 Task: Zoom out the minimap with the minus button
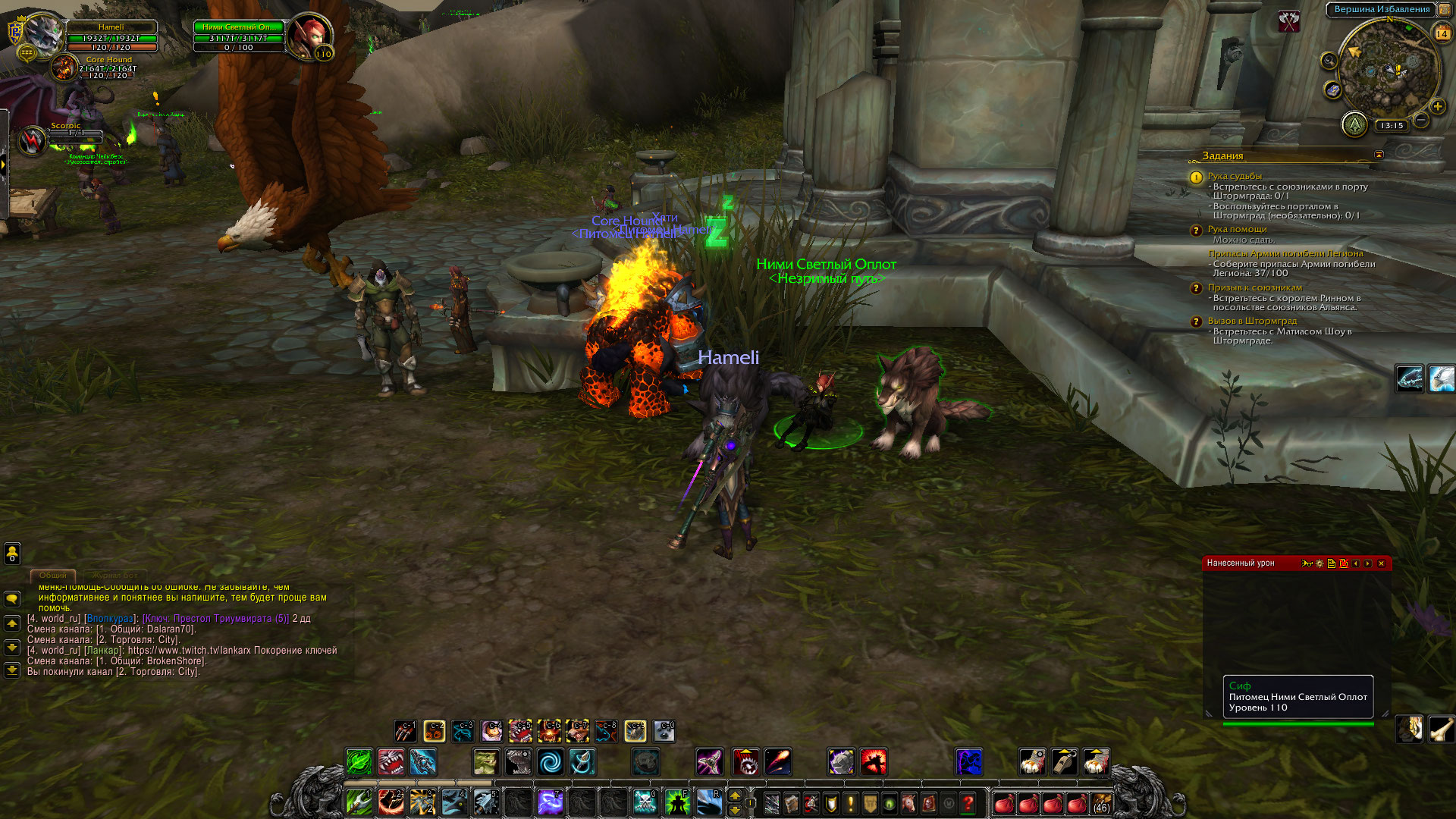[x=1421, y=120]
